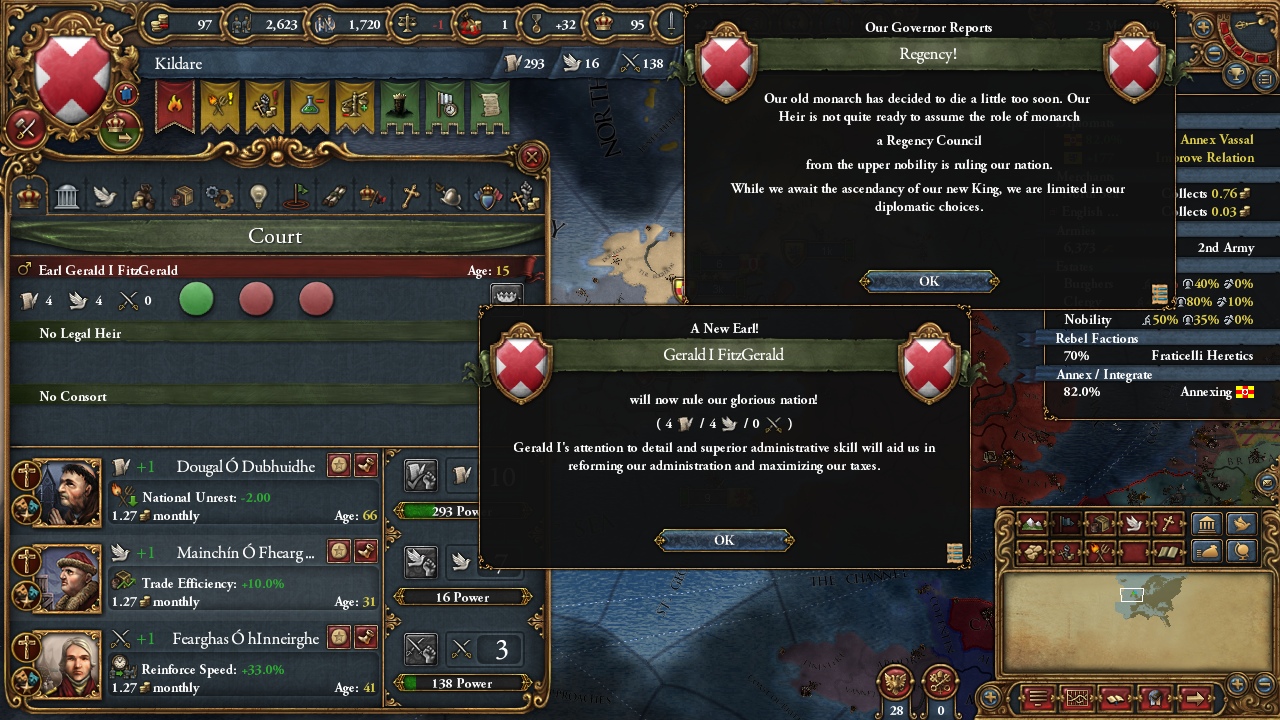Close the Court panel with red X
Viewport: 1280px width, 720px height.
(x=533, y=157)
